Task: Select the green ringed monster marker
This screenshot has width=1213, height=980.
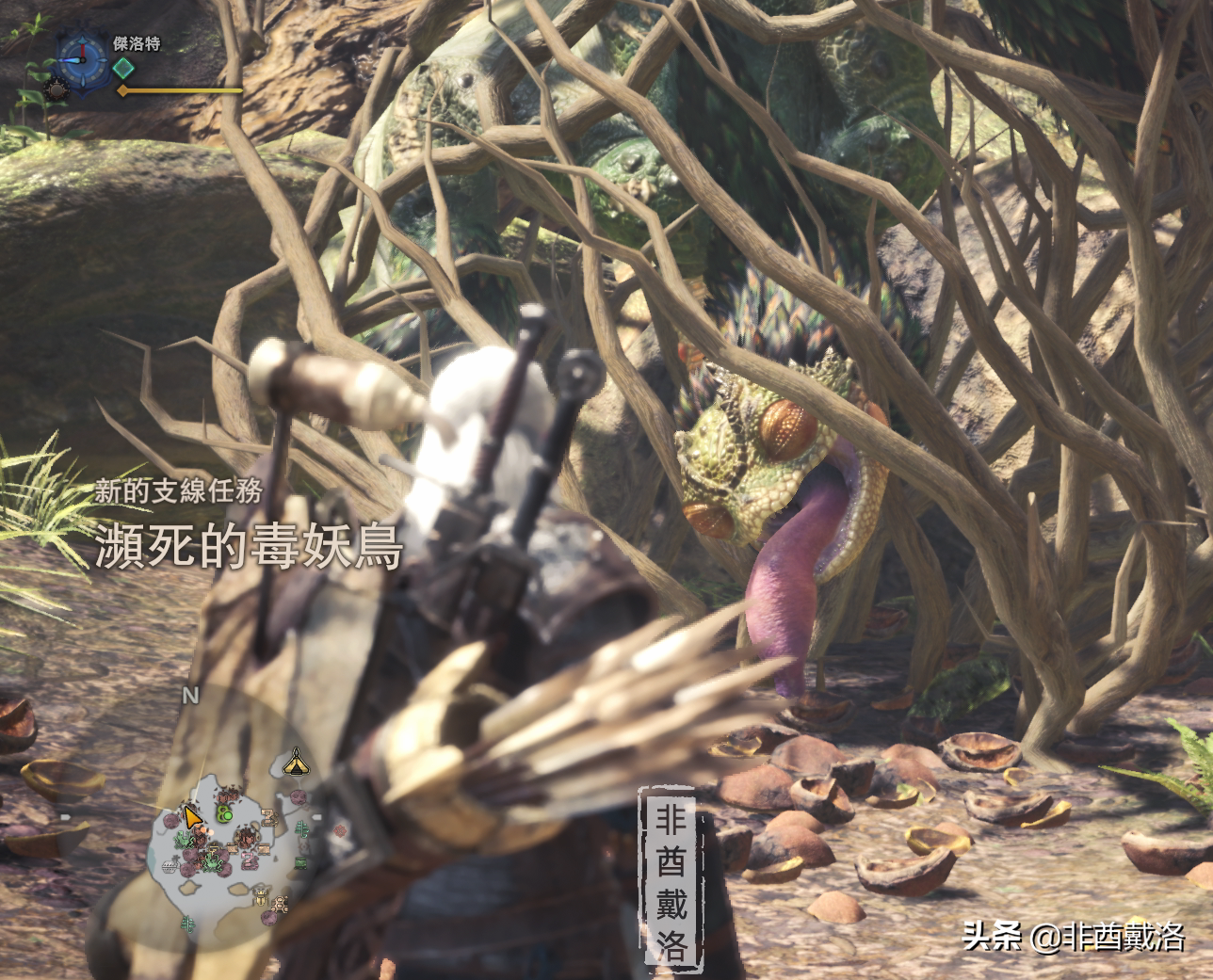Action: 224,812
